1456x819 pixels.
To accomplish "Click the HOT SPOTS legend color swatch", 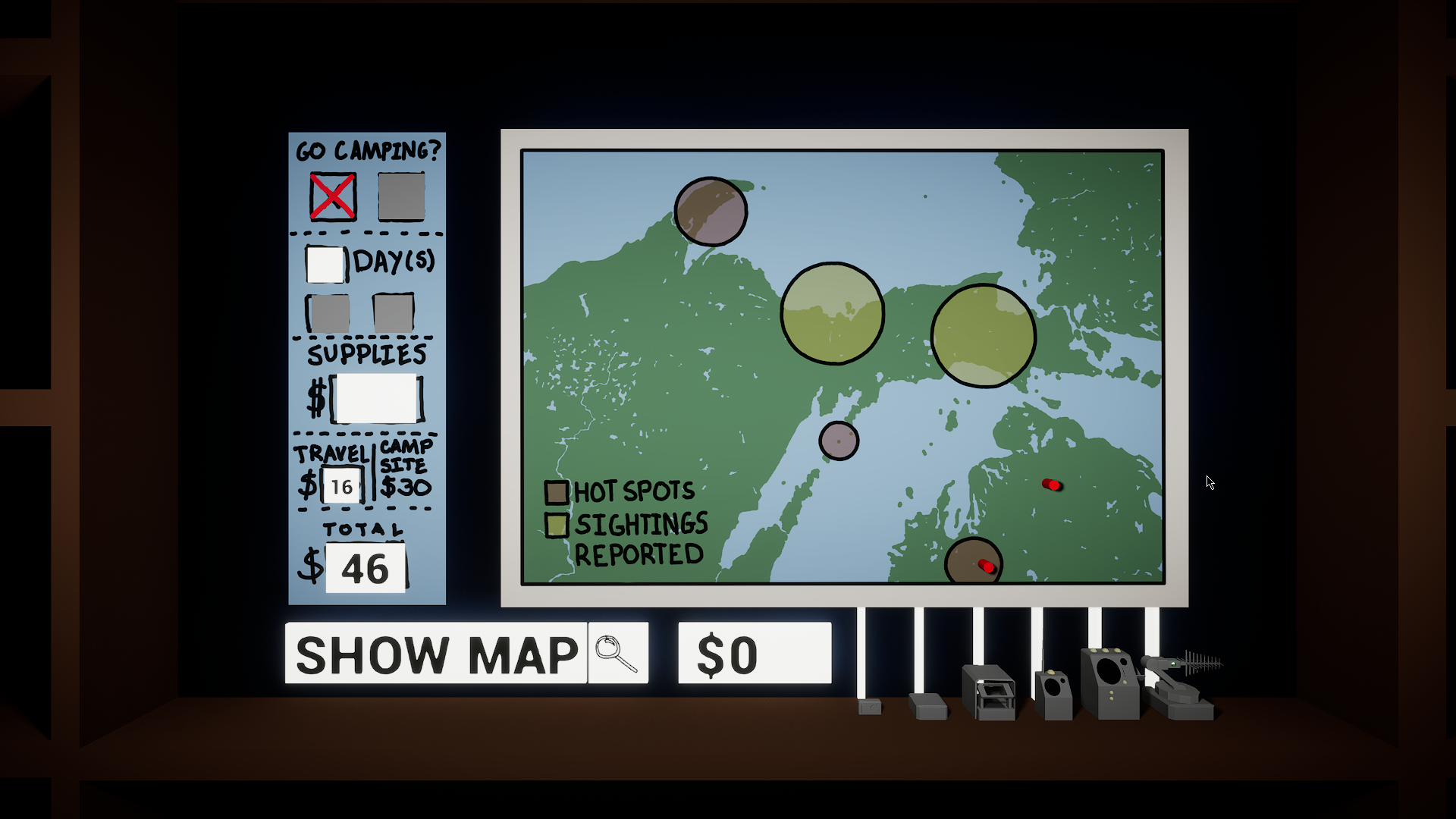I will 557,491.
